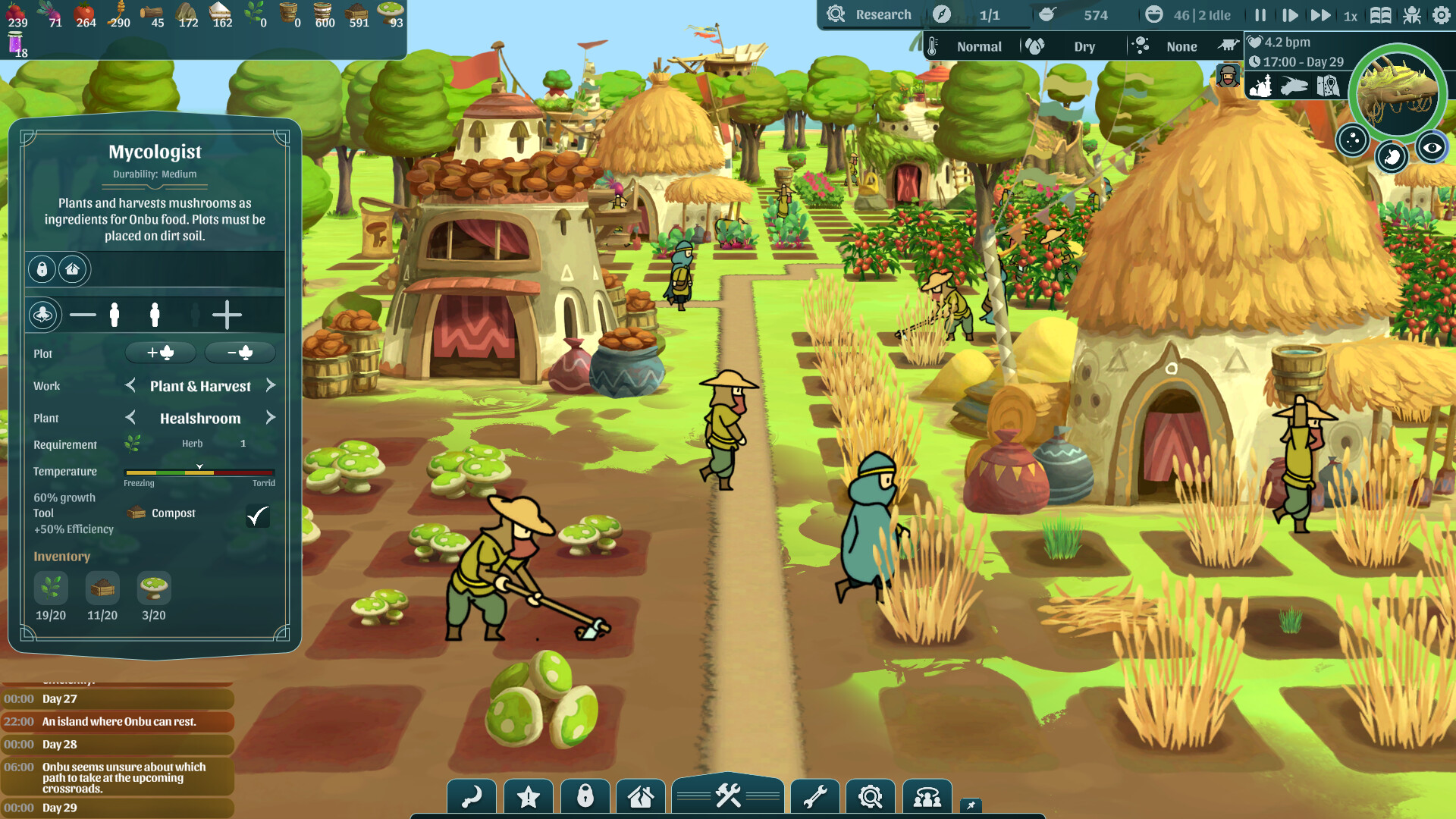Select the next plant after Healshroom
The height and width of the screenshot is (819, 1456).
[x=271, y=418]
